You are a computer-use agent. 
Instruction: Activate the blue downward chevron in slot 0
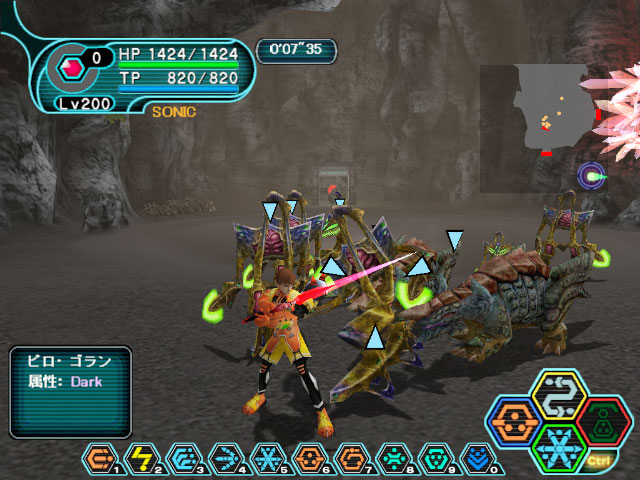(x=479, y=459)
